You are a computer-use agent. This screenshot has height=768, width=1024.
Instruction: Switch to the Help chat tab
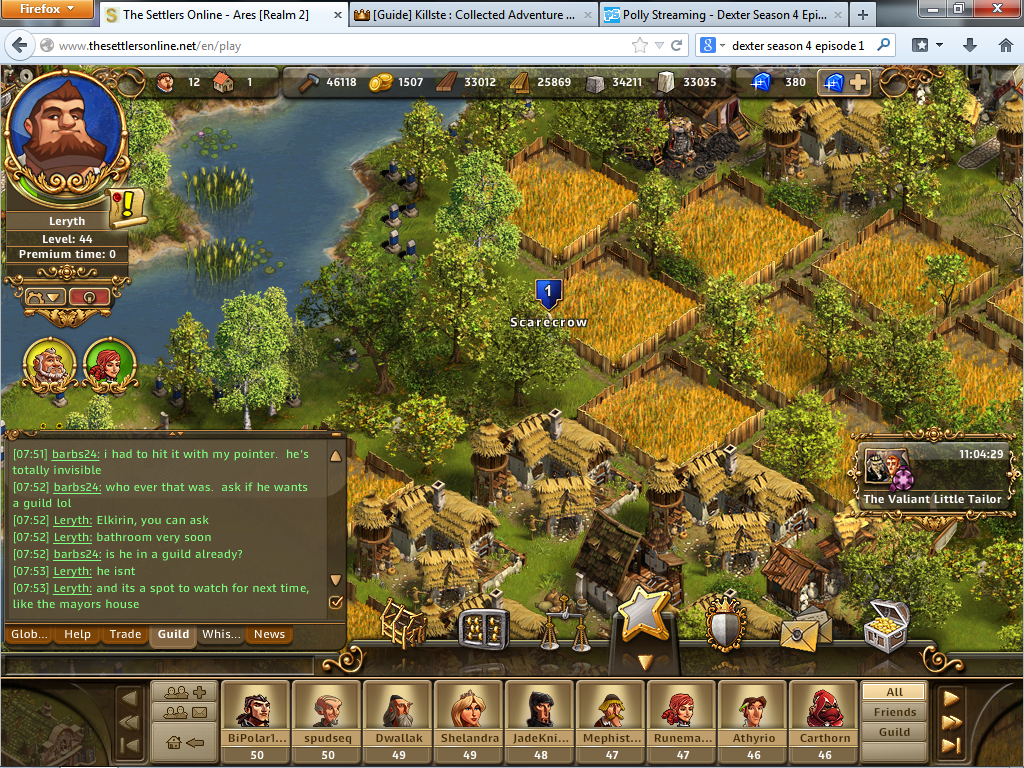coord(77,634)
